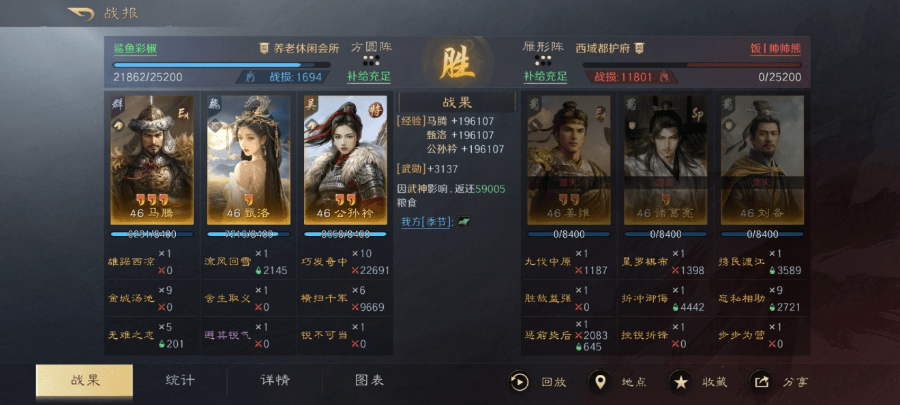
Task: Favorite this report with 收藏
Action: pos(697,381)
